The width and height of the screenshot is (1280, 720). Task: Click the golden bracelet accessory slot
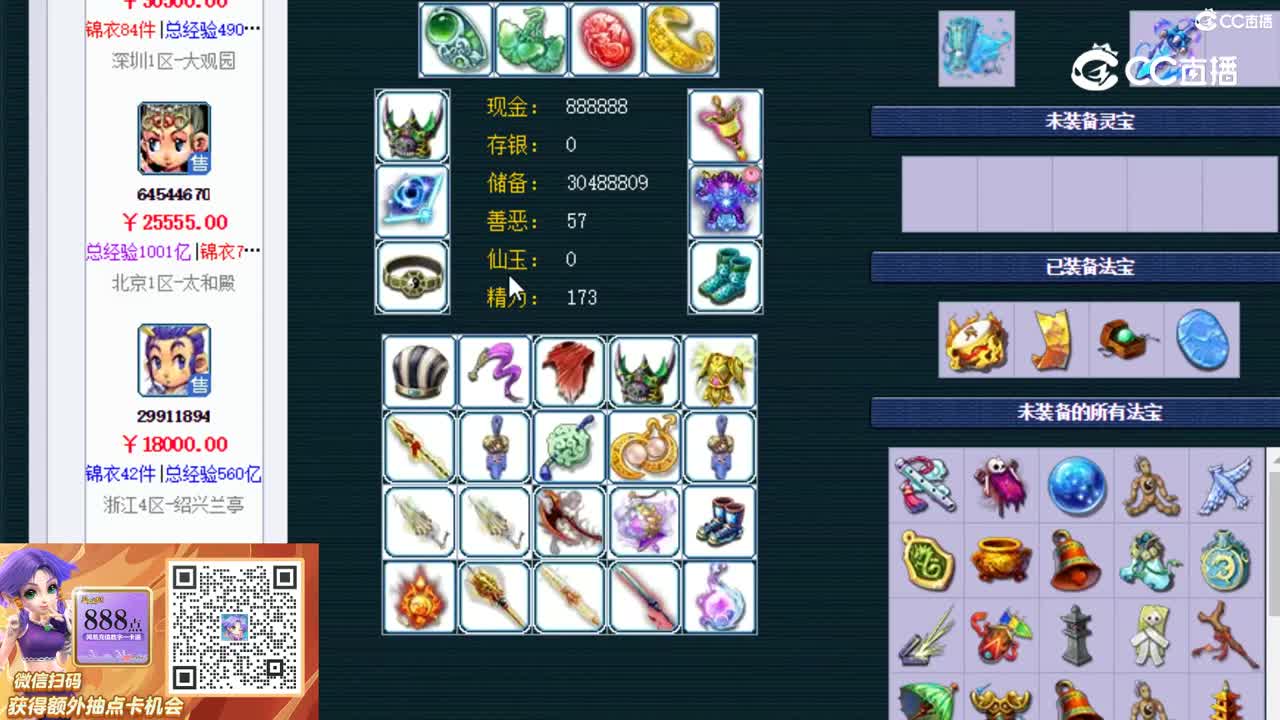tap(680, 40)
